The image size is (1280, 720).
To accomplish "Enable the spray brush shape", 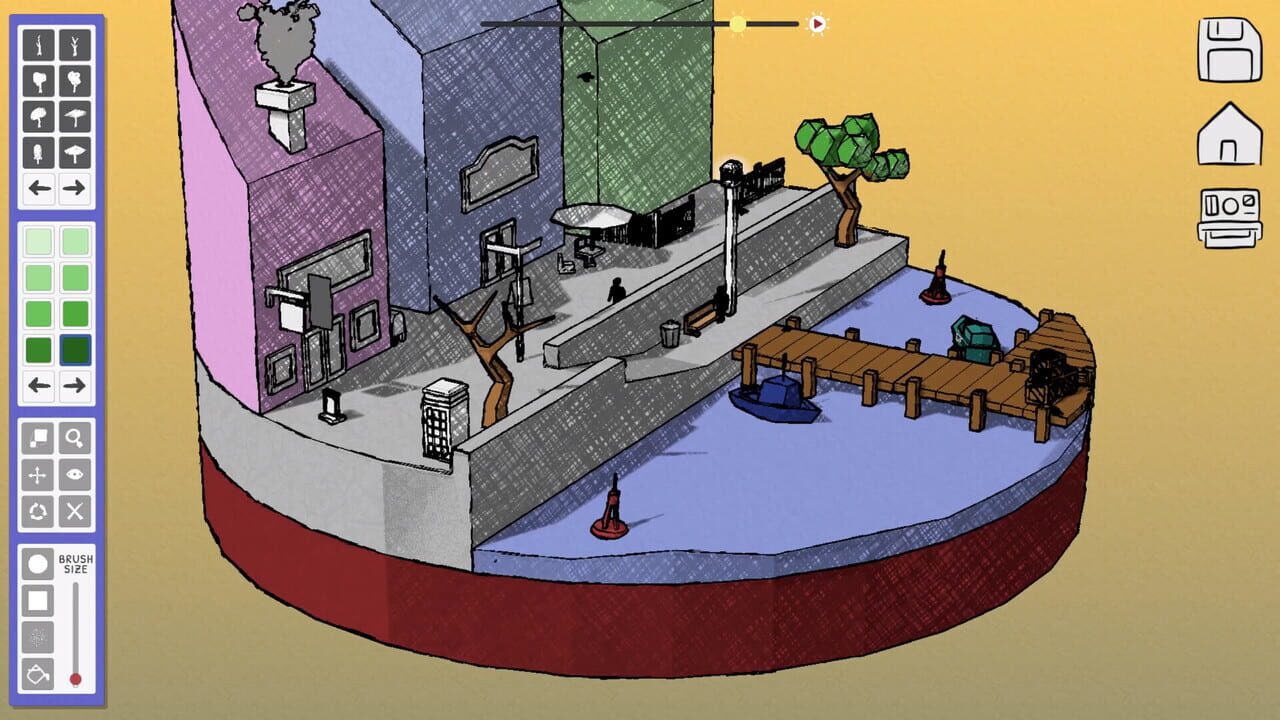I will [37, 634].
